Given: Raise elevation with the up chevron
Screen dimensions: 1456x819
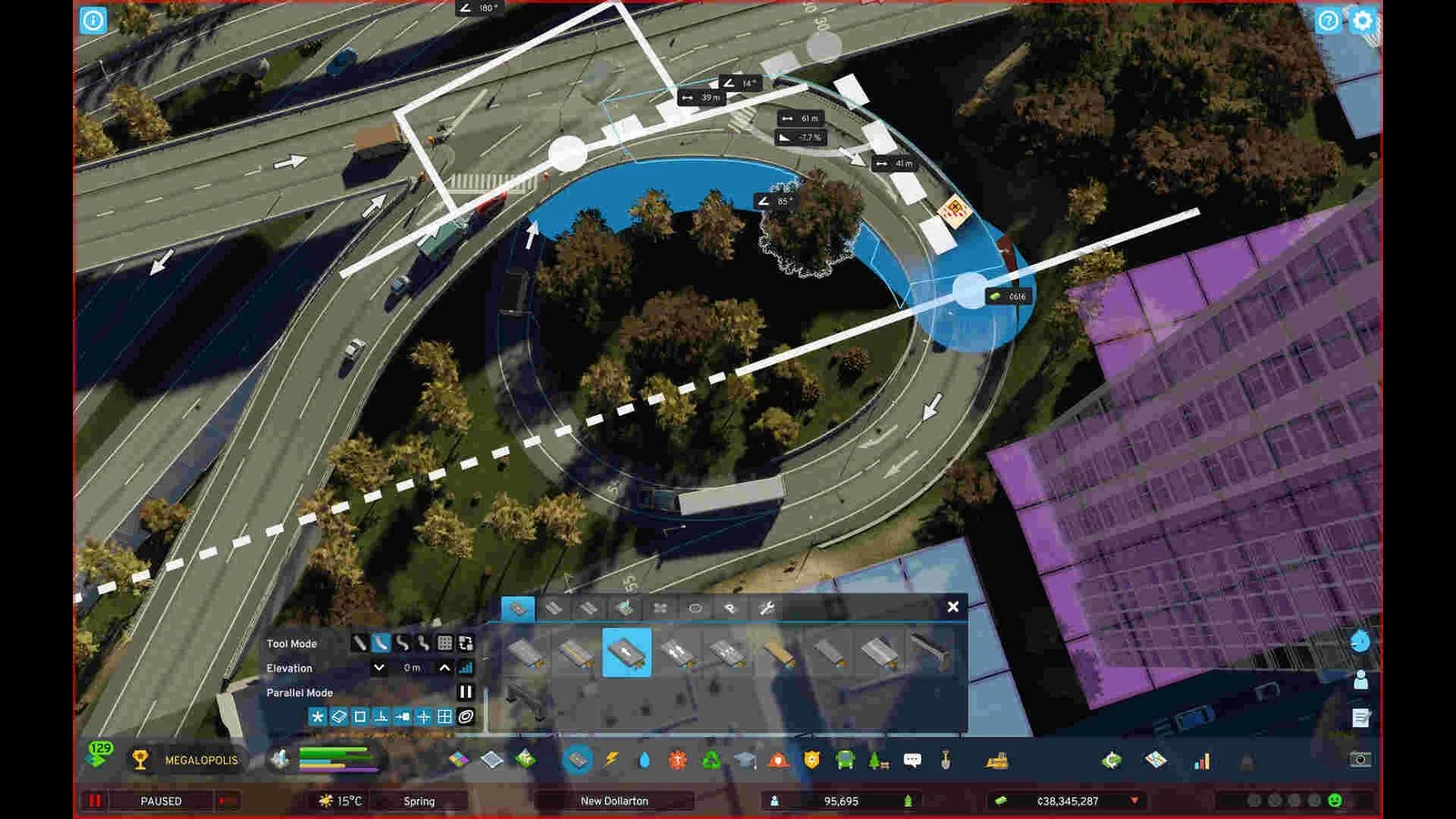Looking at the screenshot, I should [x=442, y=668].
